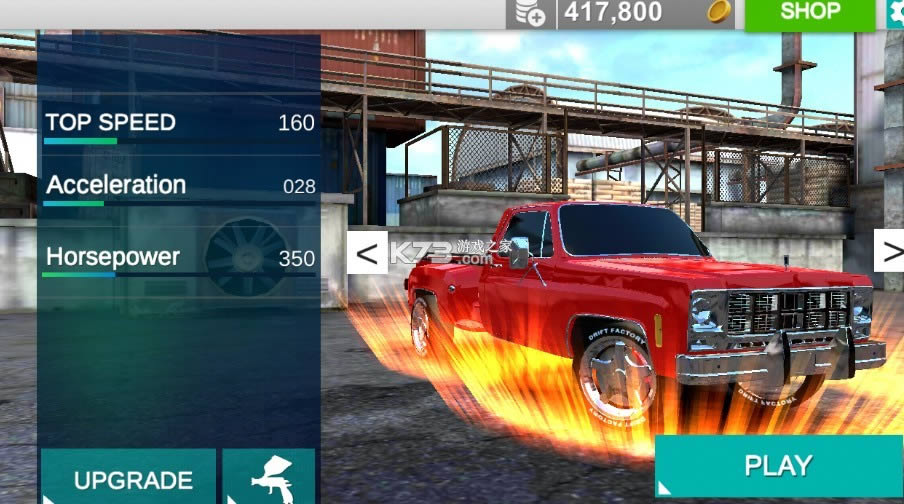Add more coins with the plus icon
This screenshot has width=904, height=504.
click(x=531, y=13)
